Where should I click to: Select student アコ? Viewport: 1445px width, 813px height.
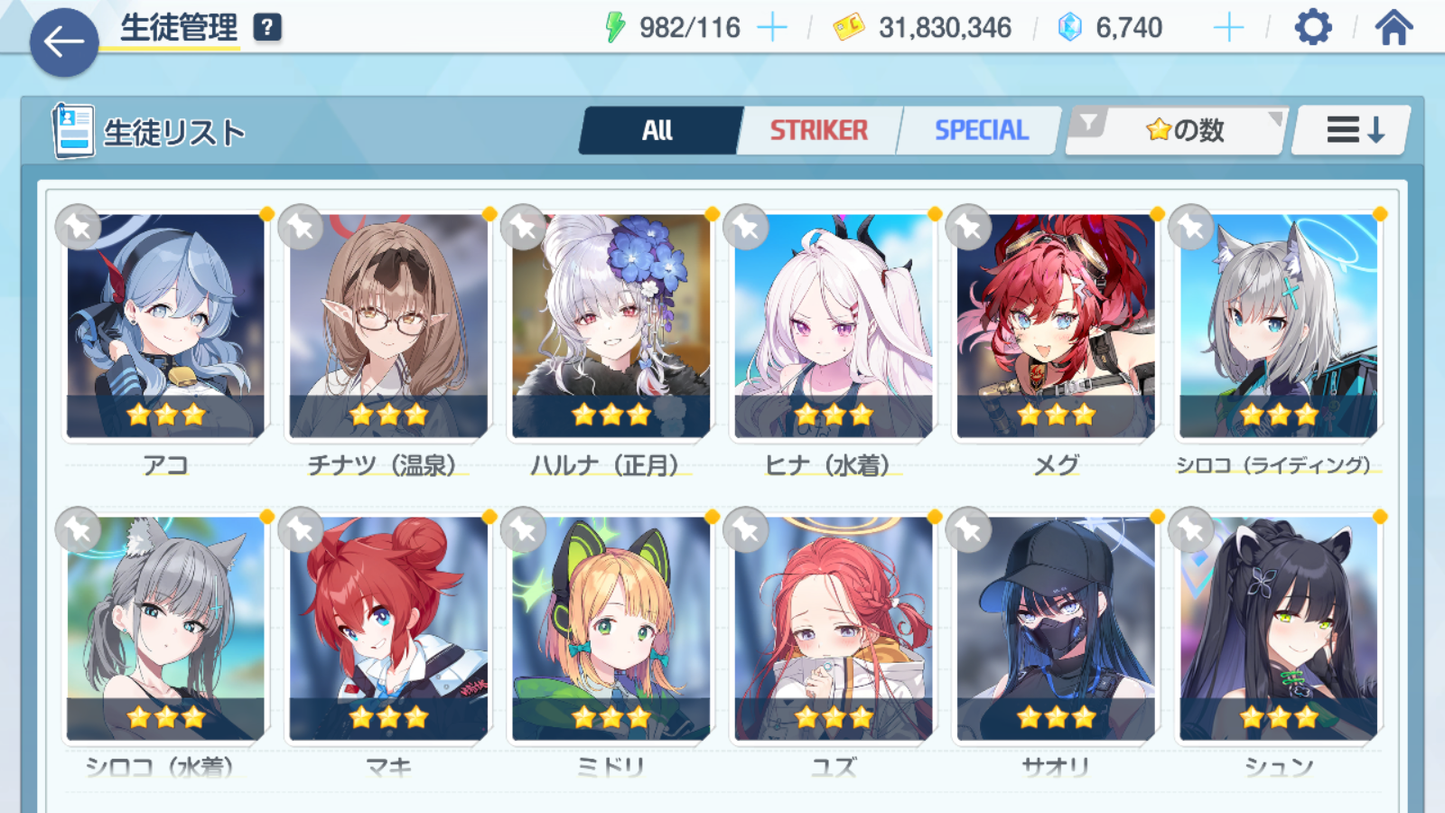[166, 326]
